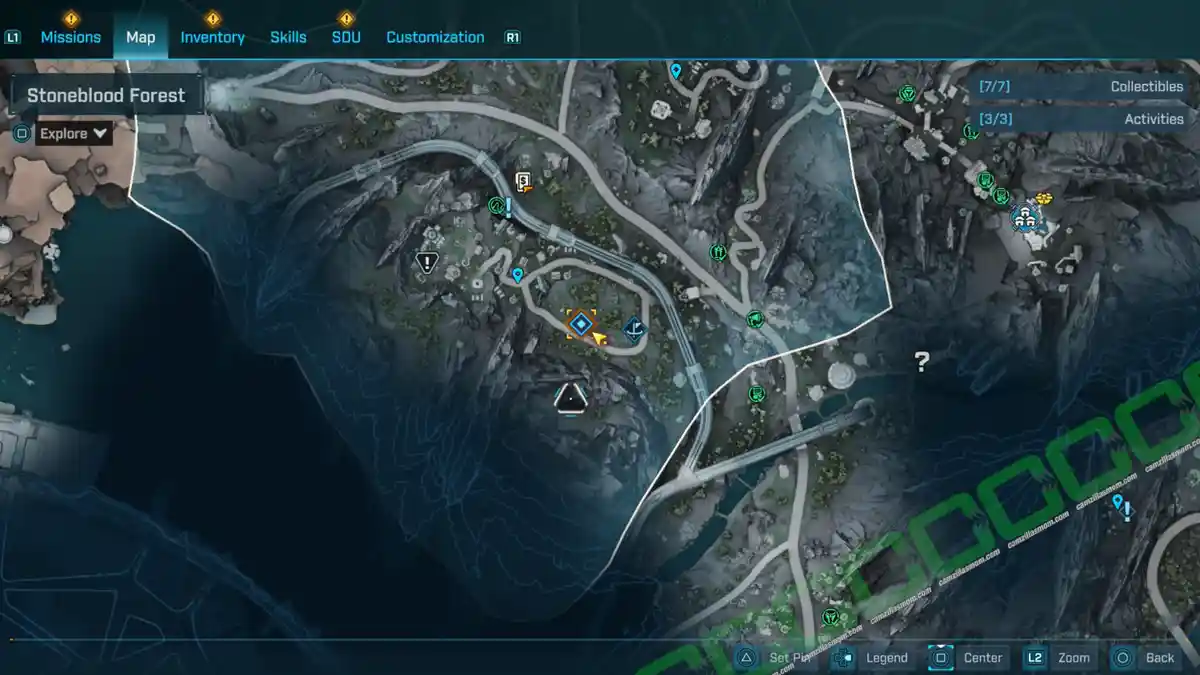Select the Collectibles 7/7 row

(1079, 87)
